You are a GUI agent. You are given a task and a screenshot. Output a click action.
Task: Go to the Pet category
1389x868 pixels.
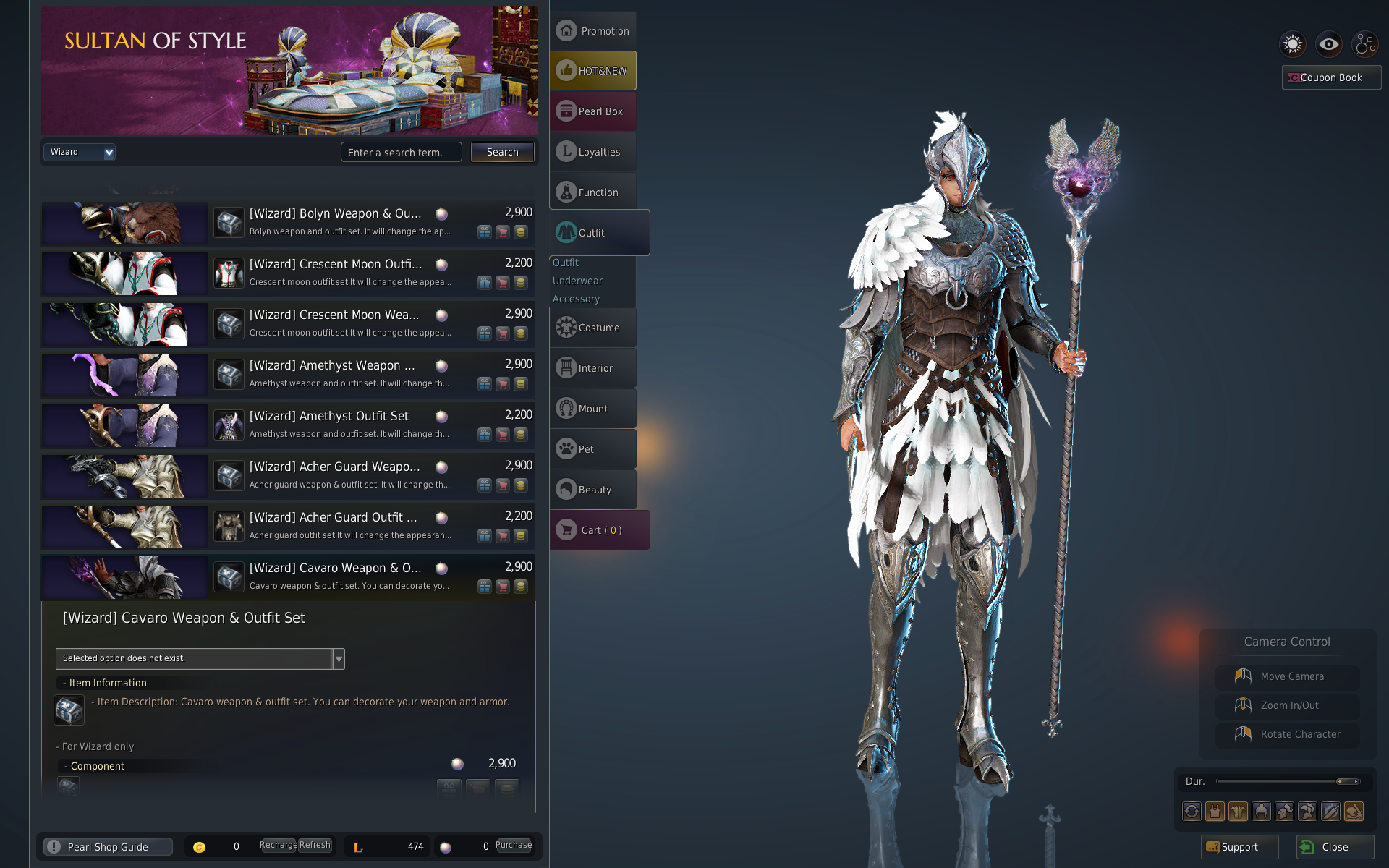[x=593, y=449]
